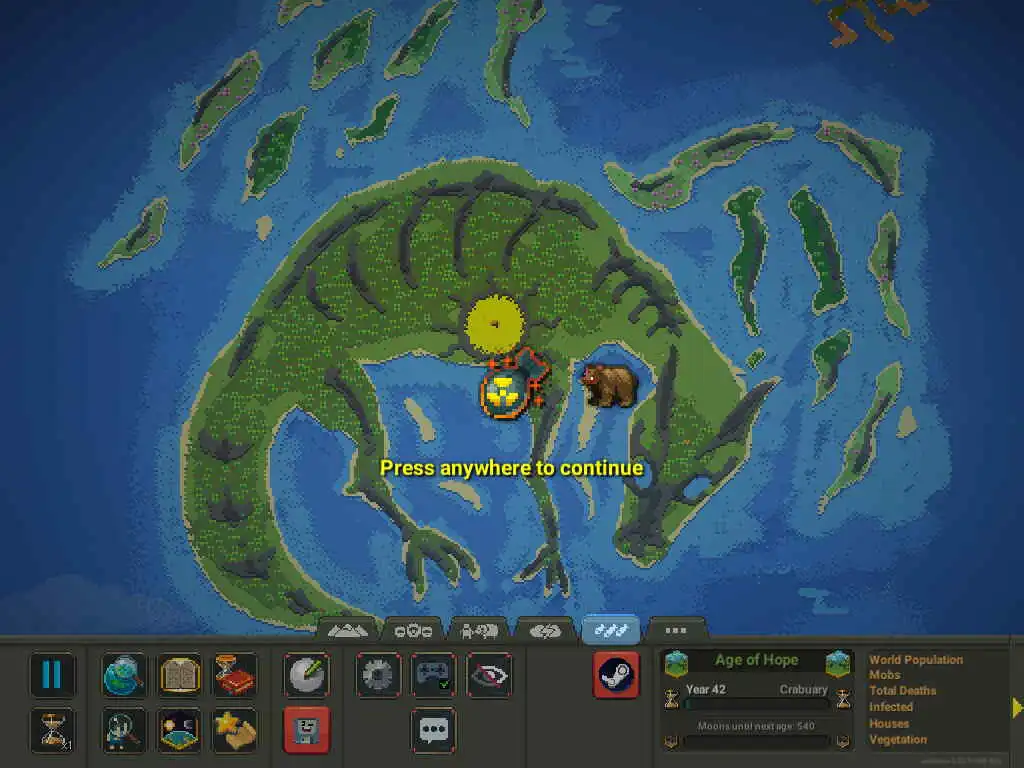1024x768 pixels.
Task: Open the Steam workshop button
Action: [x=615, y=675]
